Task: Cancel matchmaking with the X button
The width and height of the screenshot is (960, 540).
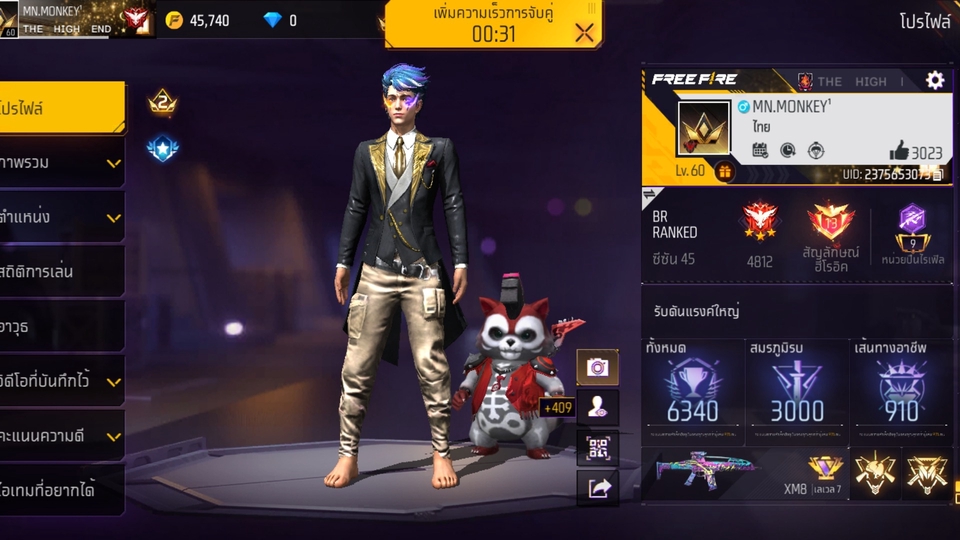Action: pos(584,32)
